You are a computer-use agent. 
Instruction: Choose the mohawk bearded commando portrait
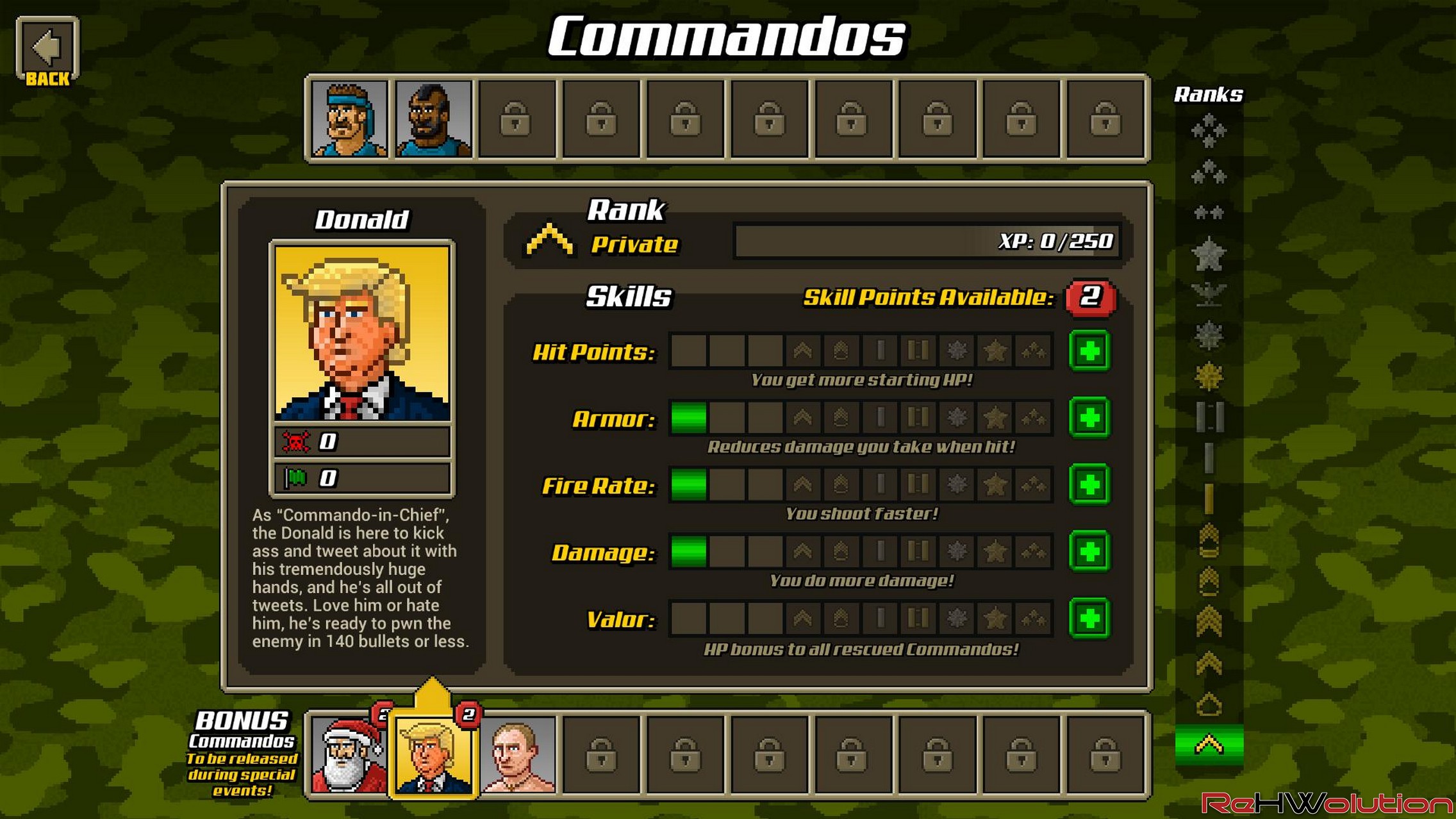[433, 119]
